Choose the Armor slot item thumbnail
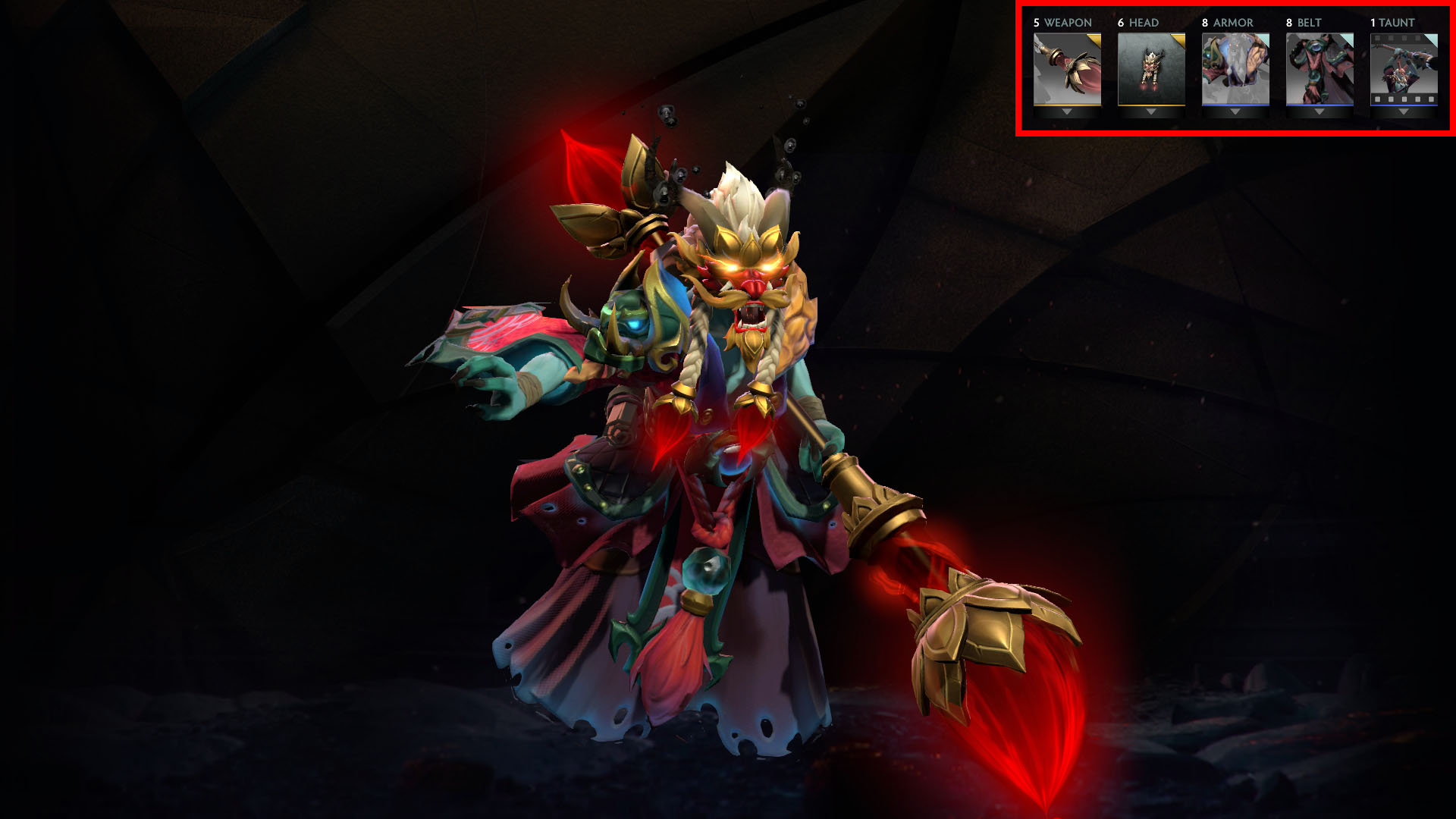Image resolution: width=1456 pixels, height=819 pixels. 1235,69
